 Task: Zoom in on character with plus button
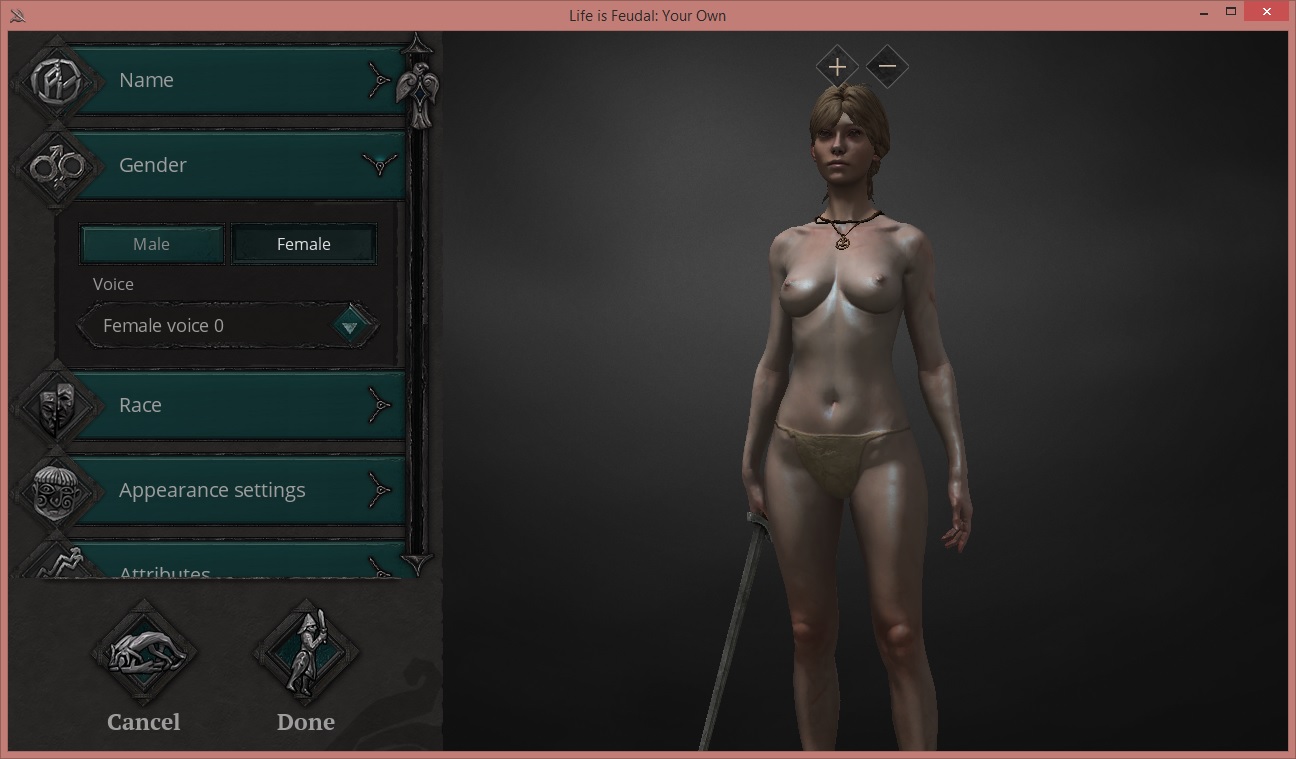click(837, 67)
